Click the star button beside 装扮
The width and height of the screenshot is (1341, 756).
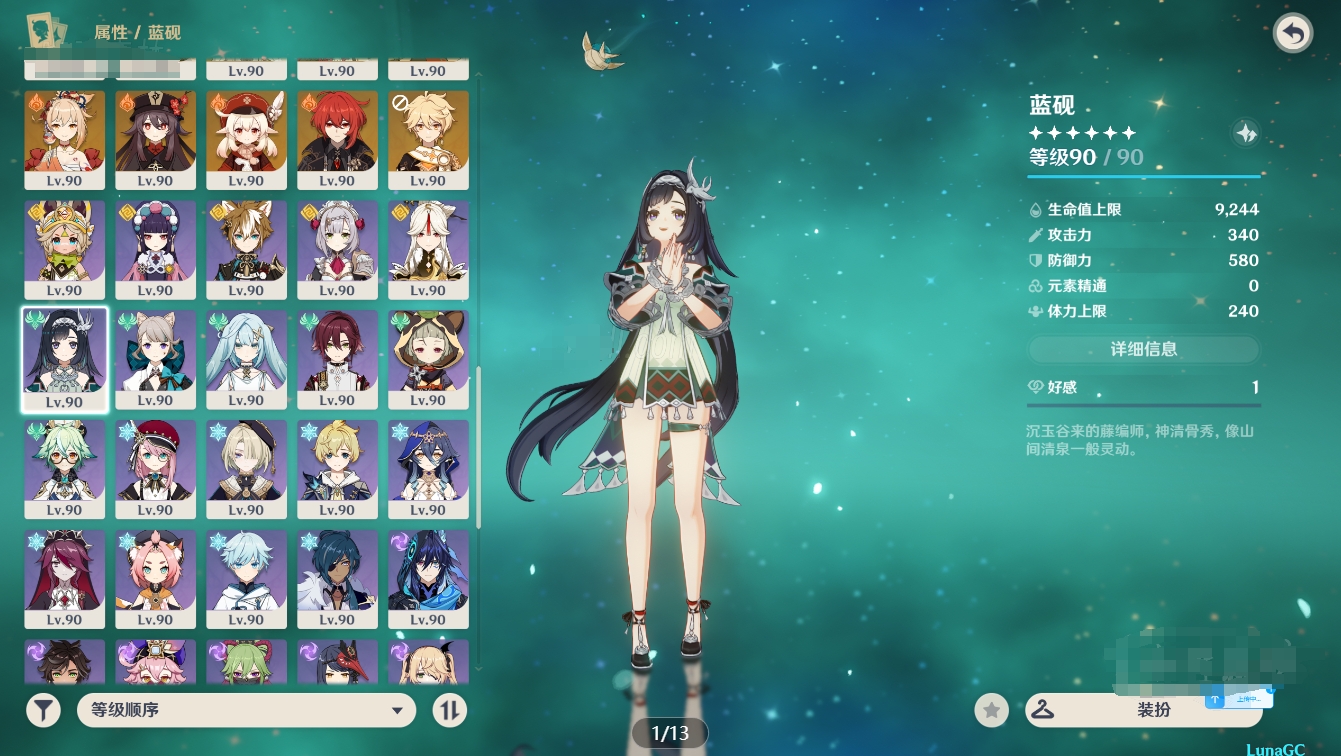tap(991, 710)
